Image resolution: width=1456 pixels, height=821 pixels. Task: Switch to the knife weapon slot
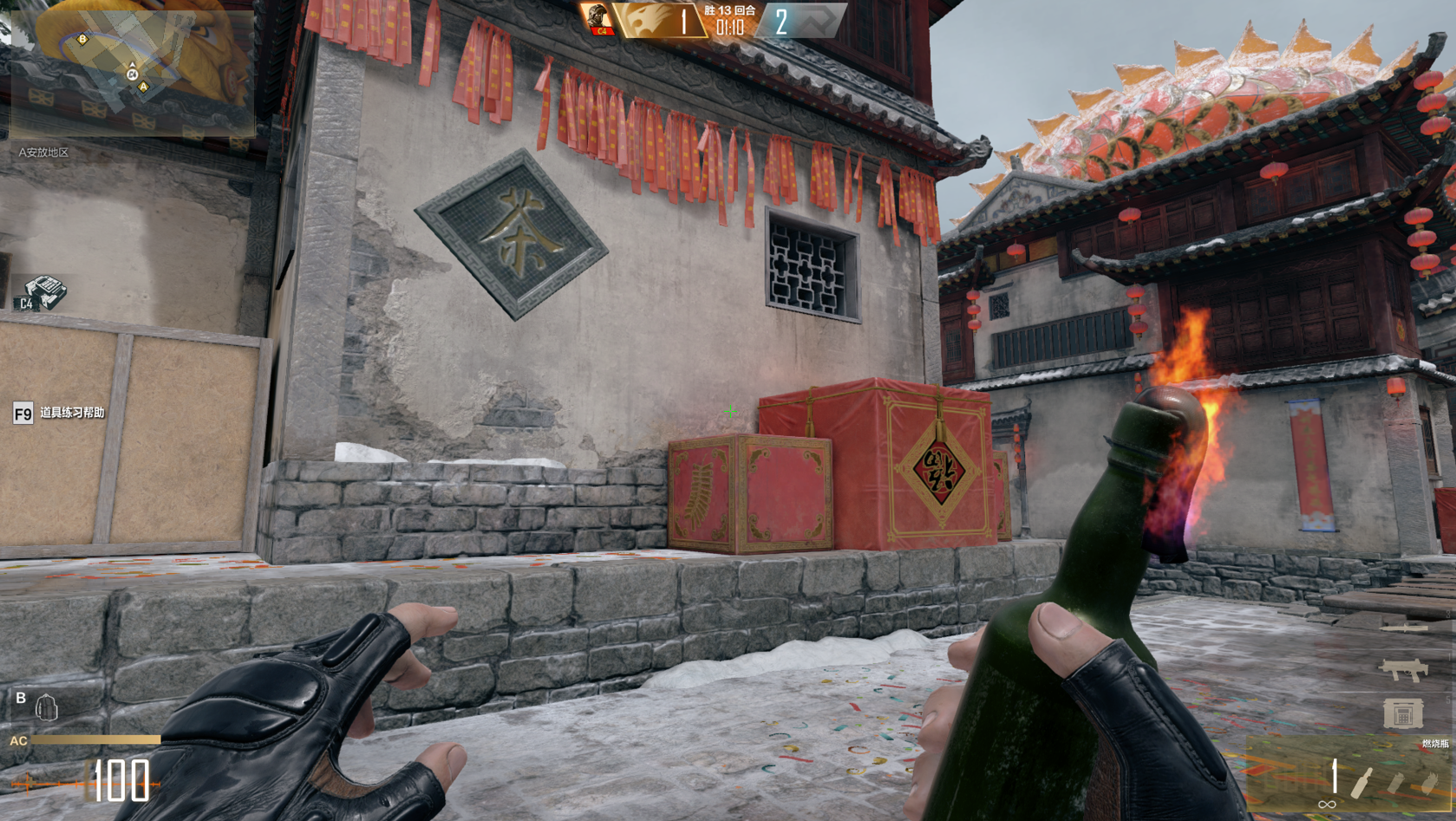(x=1403, y=628)
